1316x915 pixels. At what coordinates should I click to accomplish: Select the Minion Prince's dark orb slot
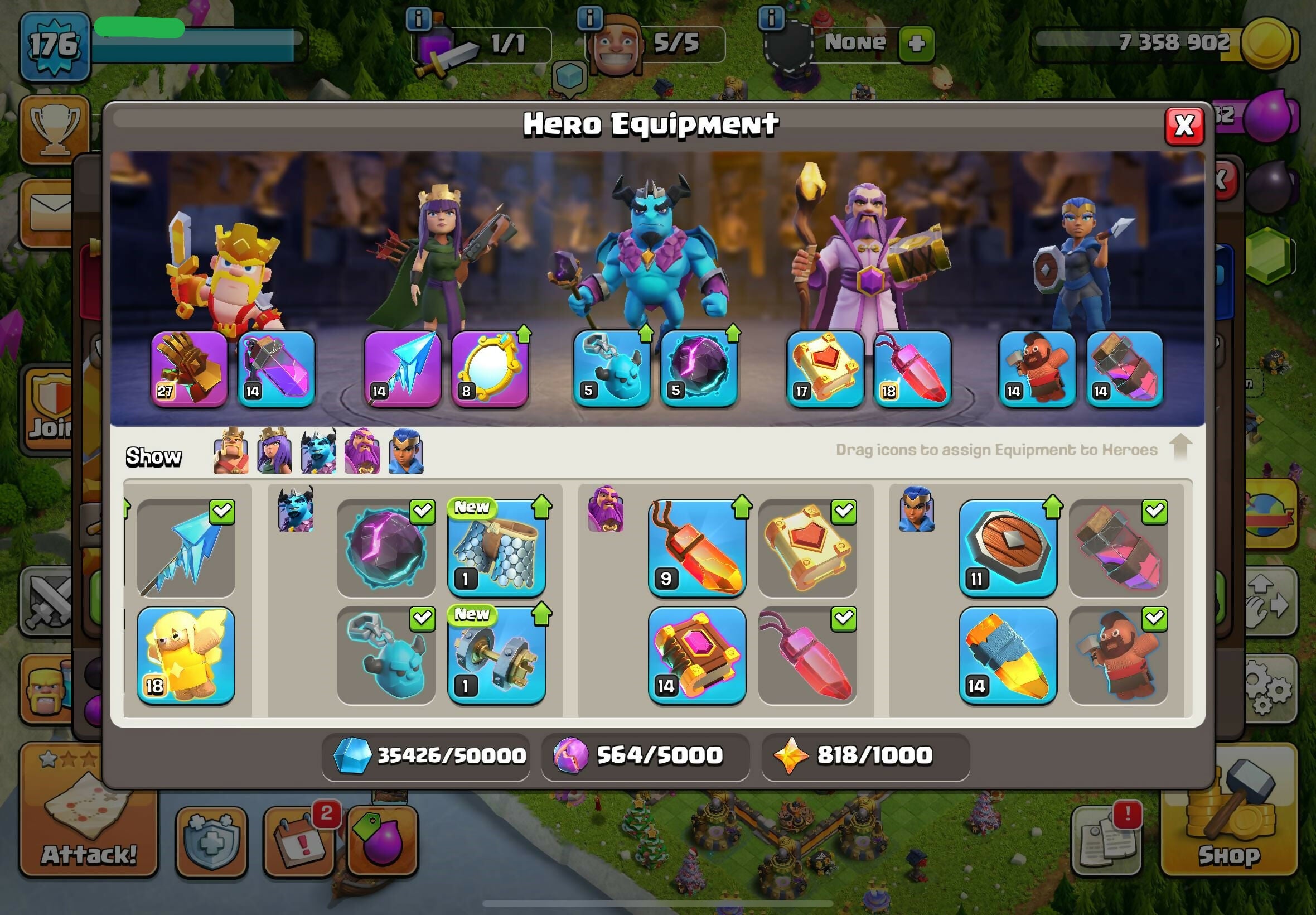click(699, 369)
